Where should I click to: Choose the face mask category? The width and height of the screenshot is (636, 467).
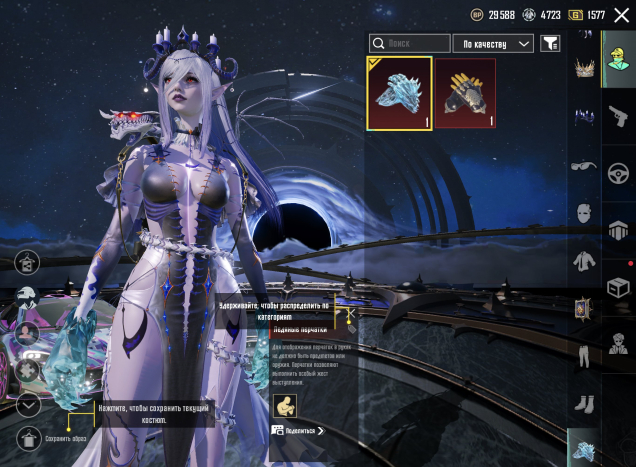(584, 213)
